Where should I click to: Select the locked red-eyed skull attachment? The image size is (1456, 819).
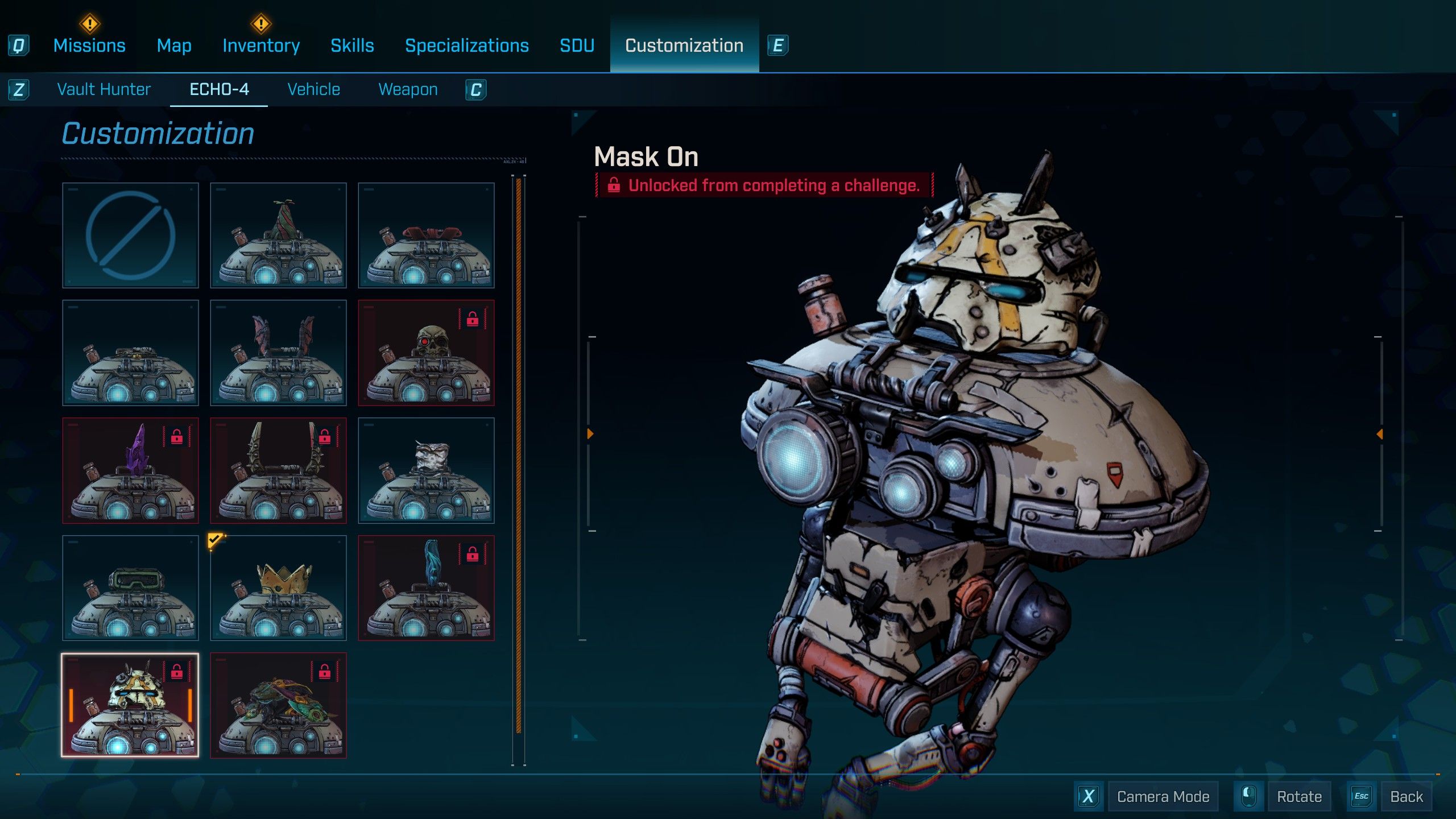[x=426, y=353]
